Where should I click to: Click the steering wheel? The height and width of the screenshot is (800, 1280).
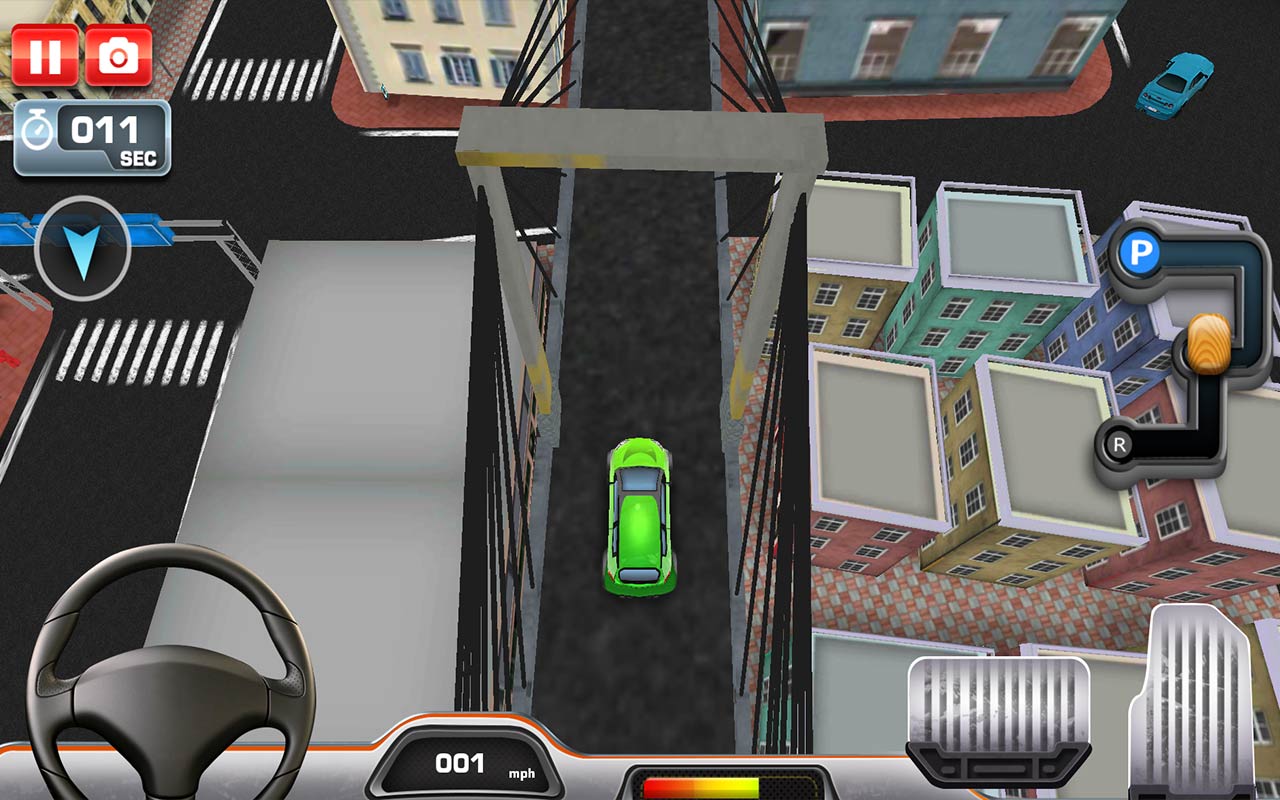point(165,690)
